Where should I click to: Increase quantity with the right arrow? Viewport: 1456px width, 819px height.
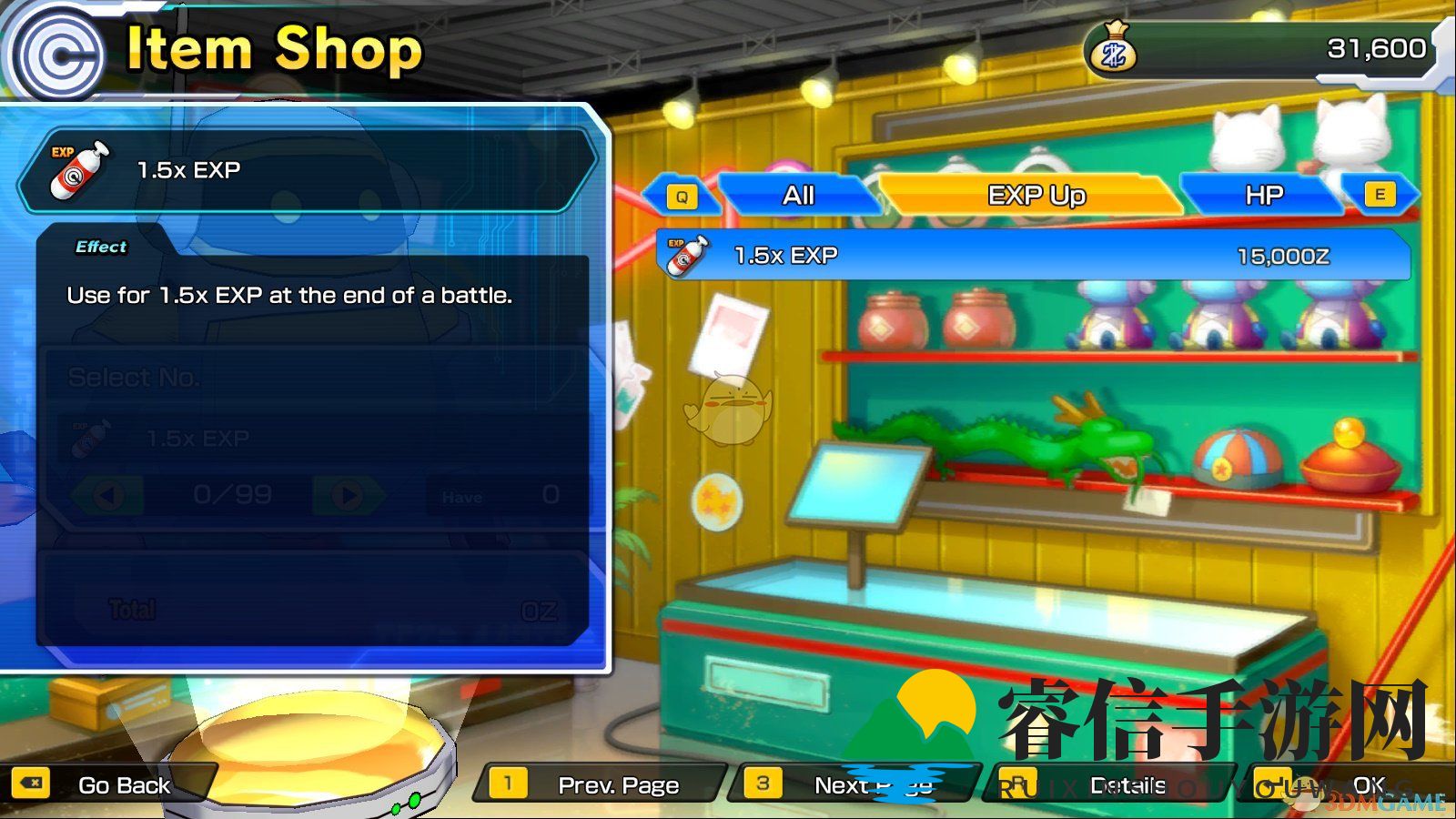click(x=348, y=496)
